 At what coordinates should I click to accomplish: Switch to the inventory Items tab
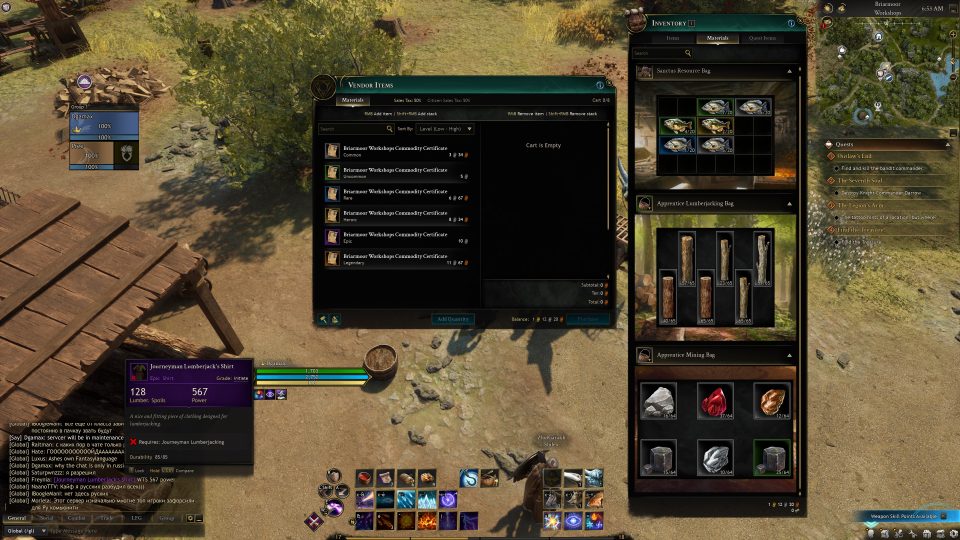pos(673,38)
